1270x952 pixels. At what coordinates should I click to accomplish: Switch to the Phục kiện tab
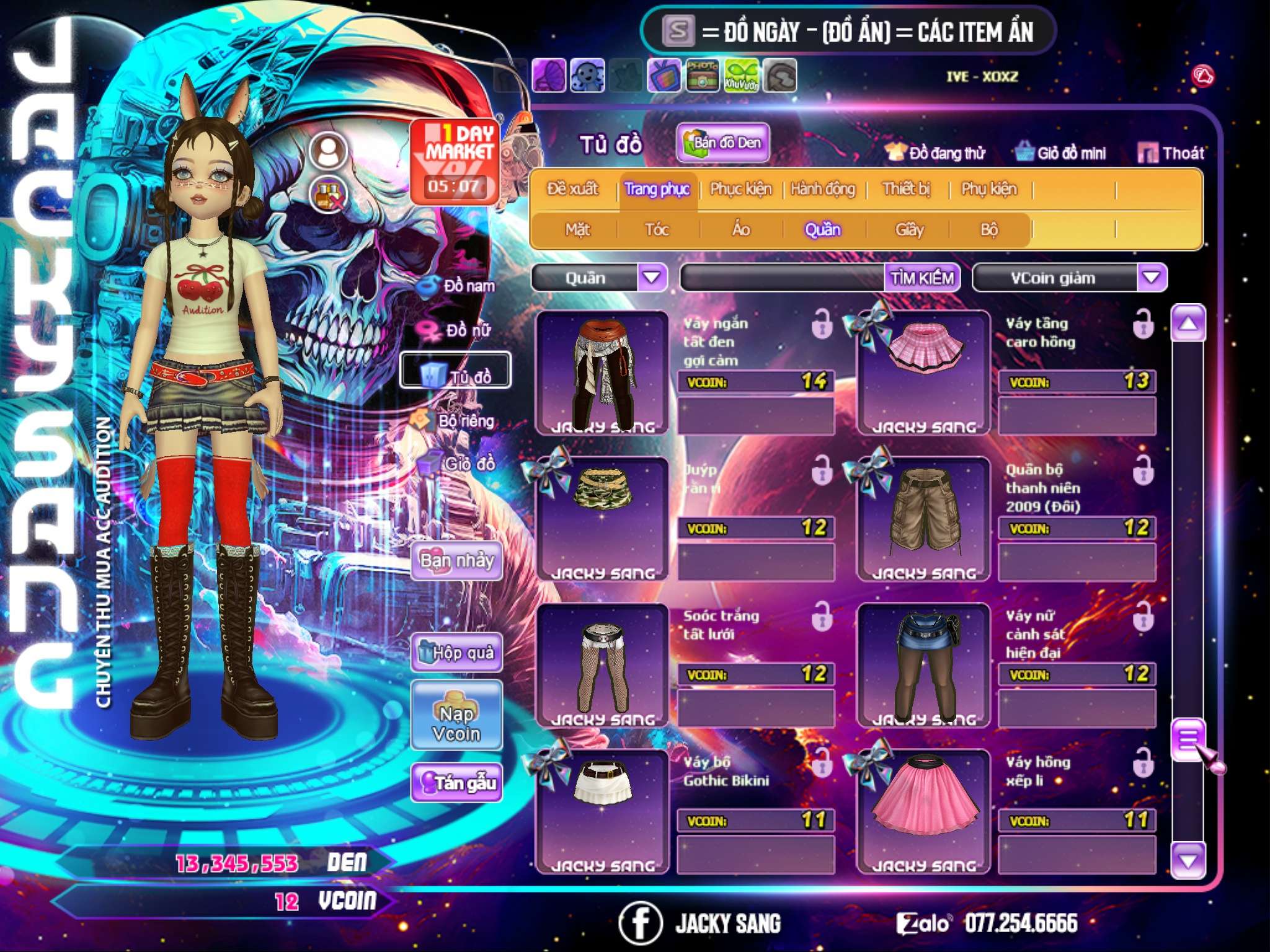coord(740,189)
